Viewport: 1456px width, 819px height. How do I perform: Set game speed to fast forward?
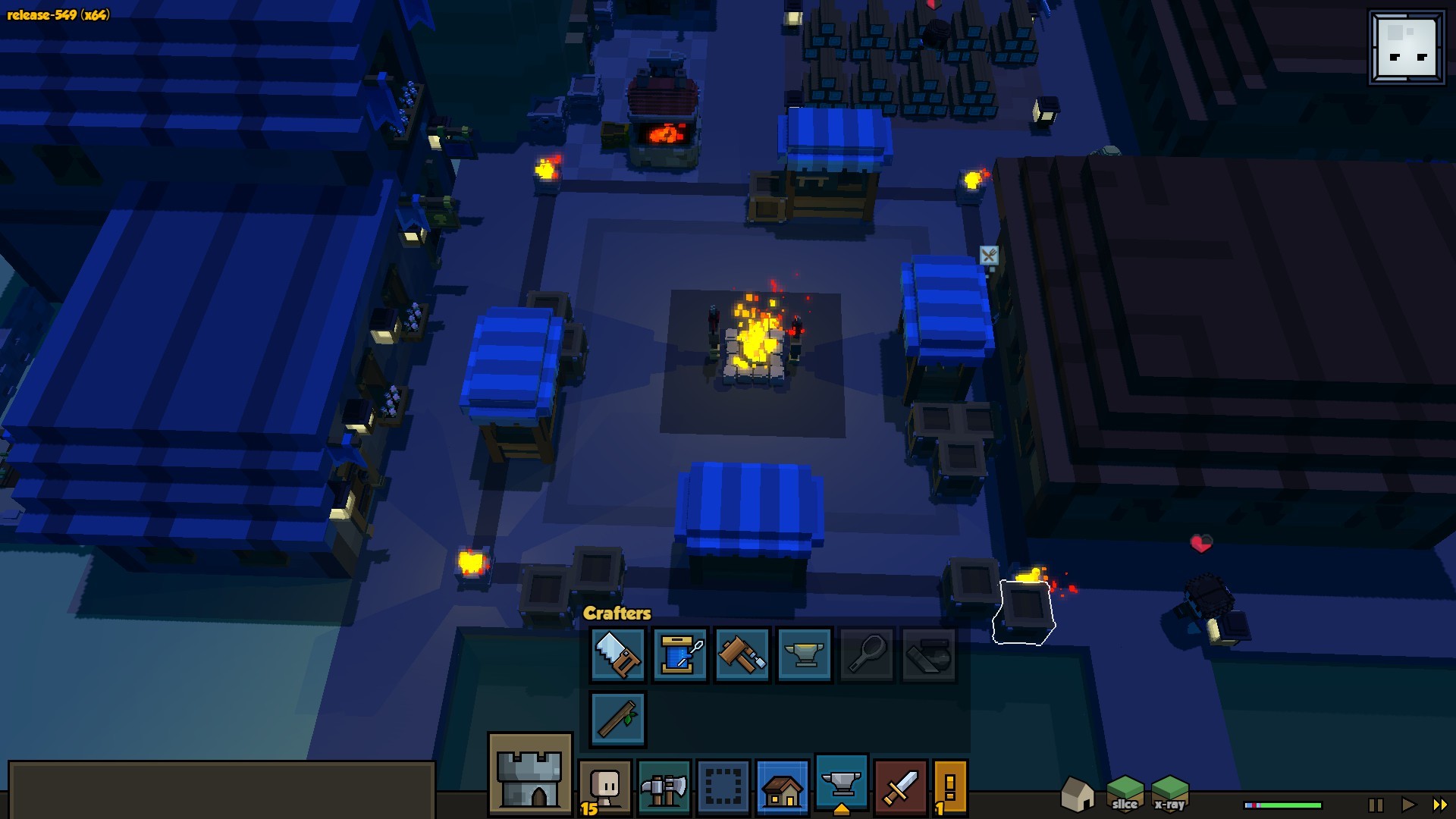tap(1439, 805)
